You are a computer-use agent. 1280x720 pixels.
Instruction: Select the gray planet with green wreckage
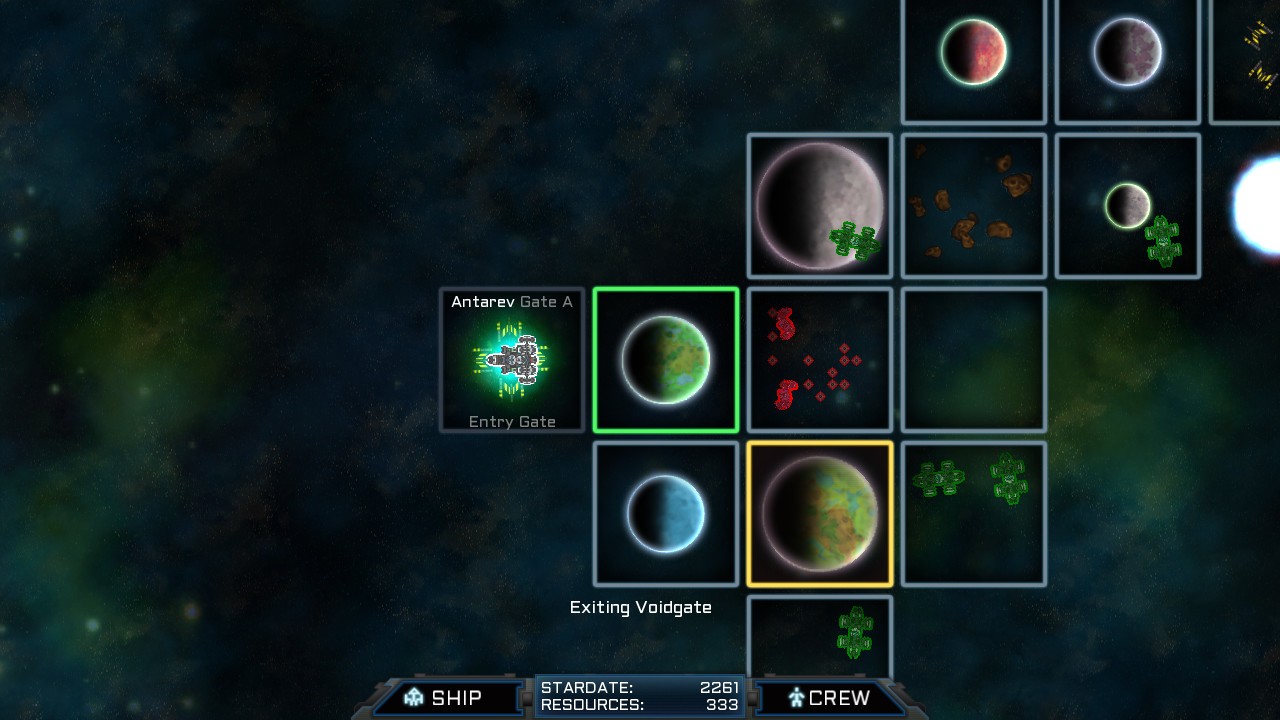click(x=820, y=205)
